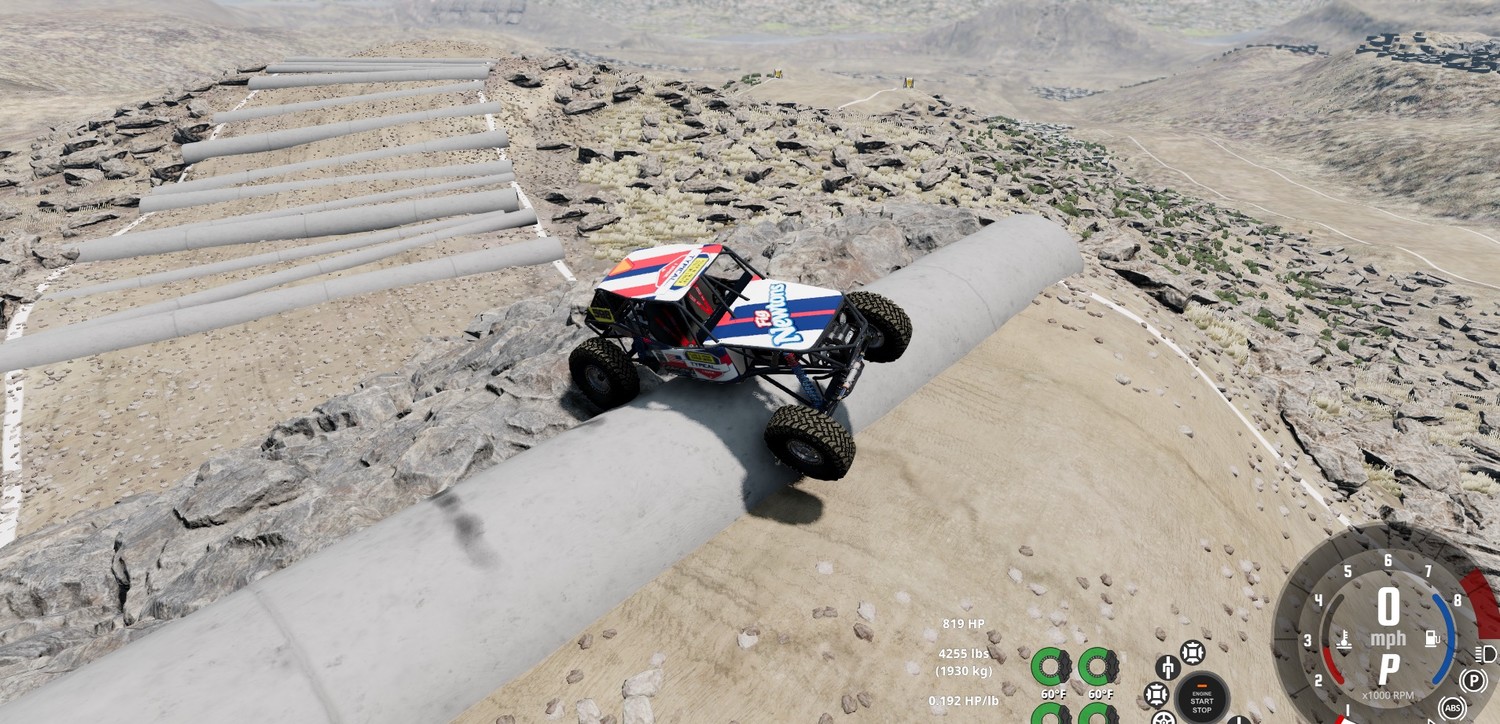Select the front-right brake disc showing 60°F

(x=1097, y=666)
